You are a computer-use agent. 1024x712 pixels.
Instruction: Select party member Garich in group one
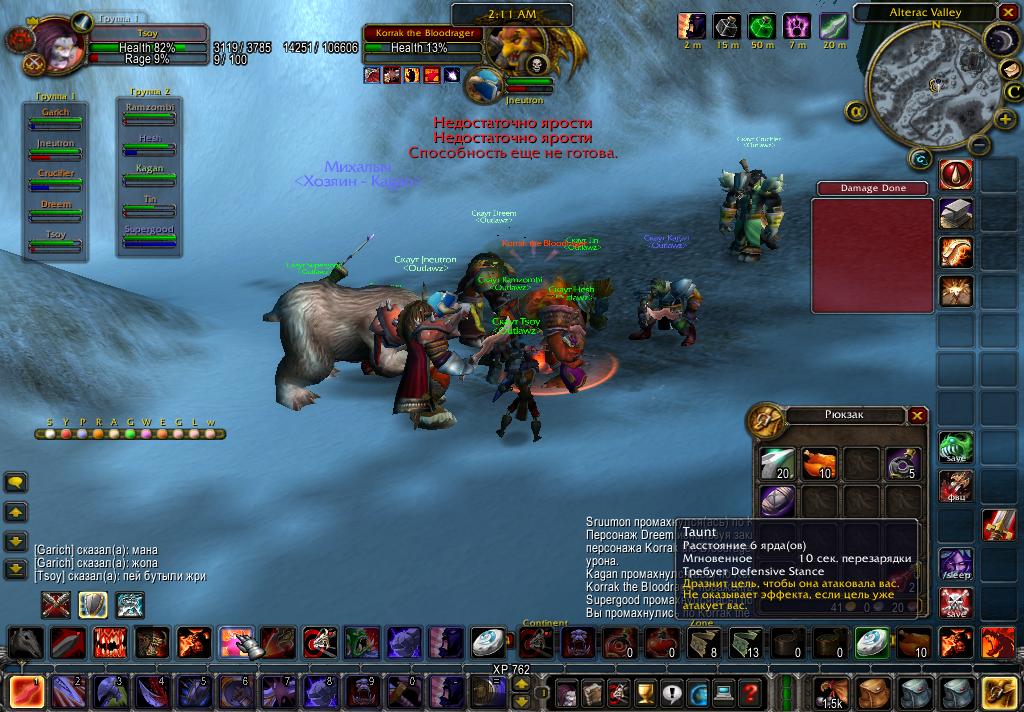(56, 113)
